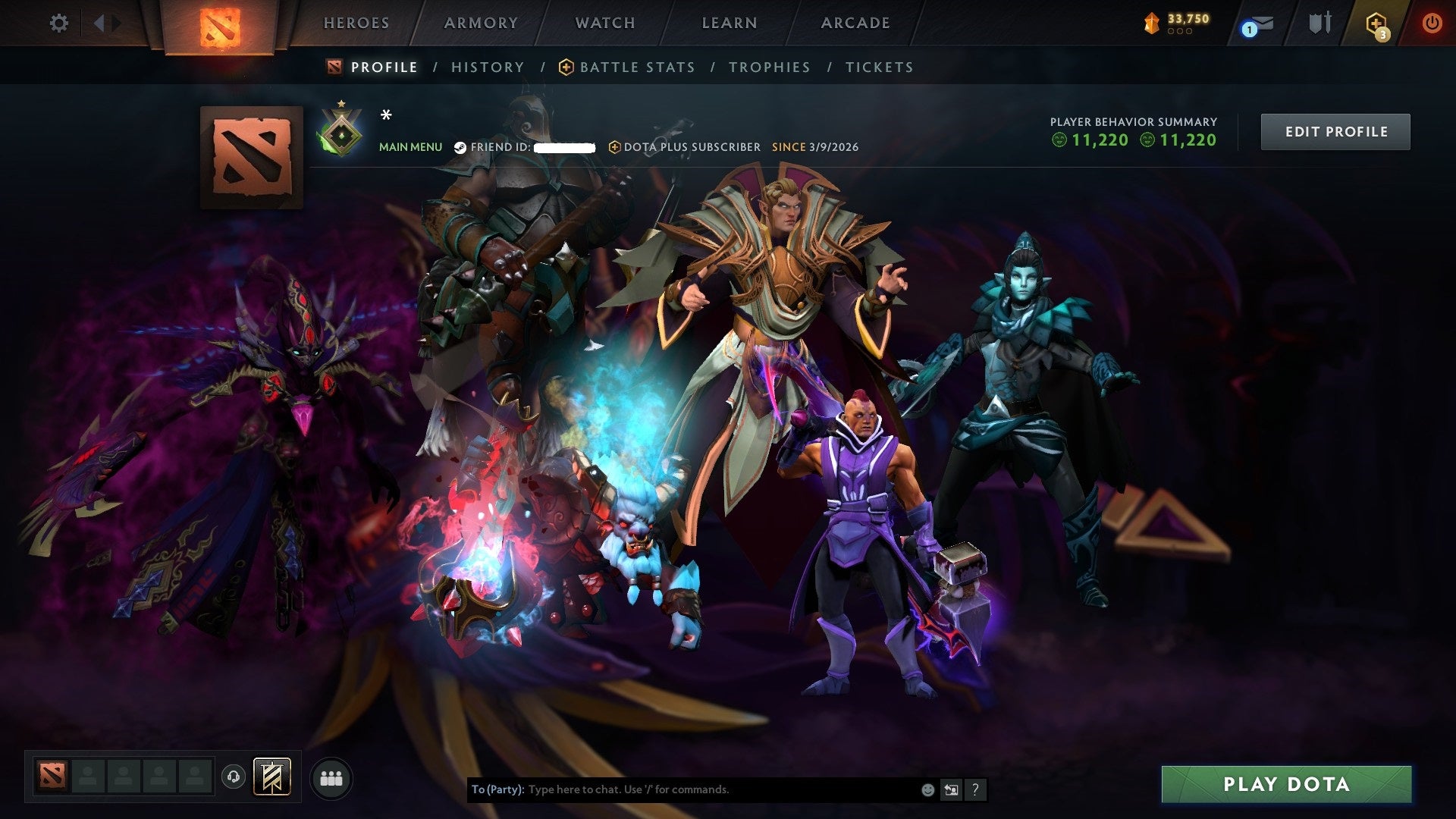The image size is (1456, 819).
Task: Click the help question mark beside chat
Action: (975, 789)
